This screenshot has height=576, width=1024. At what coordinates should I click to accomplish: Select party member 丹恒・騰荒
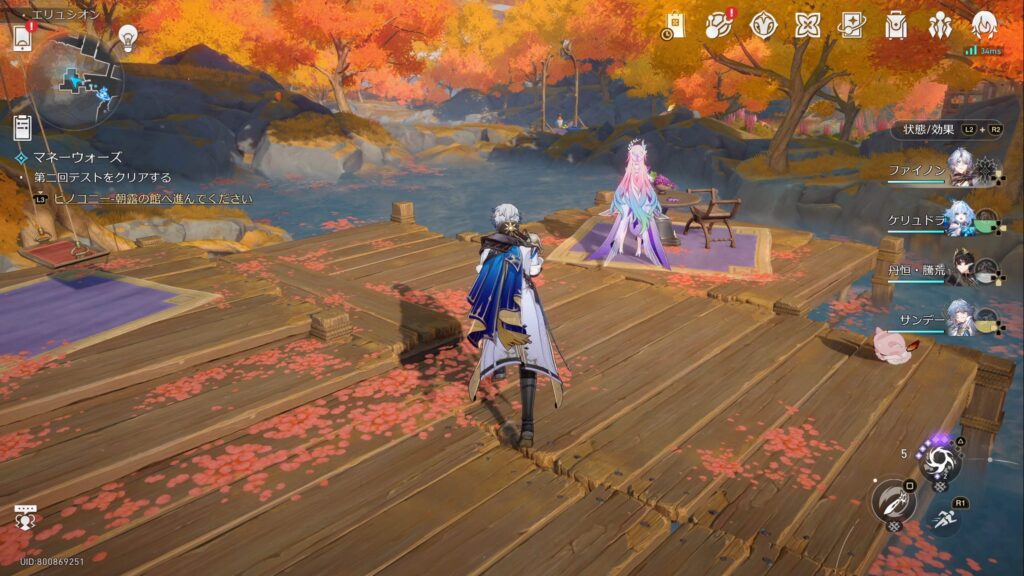pos(960,268)
